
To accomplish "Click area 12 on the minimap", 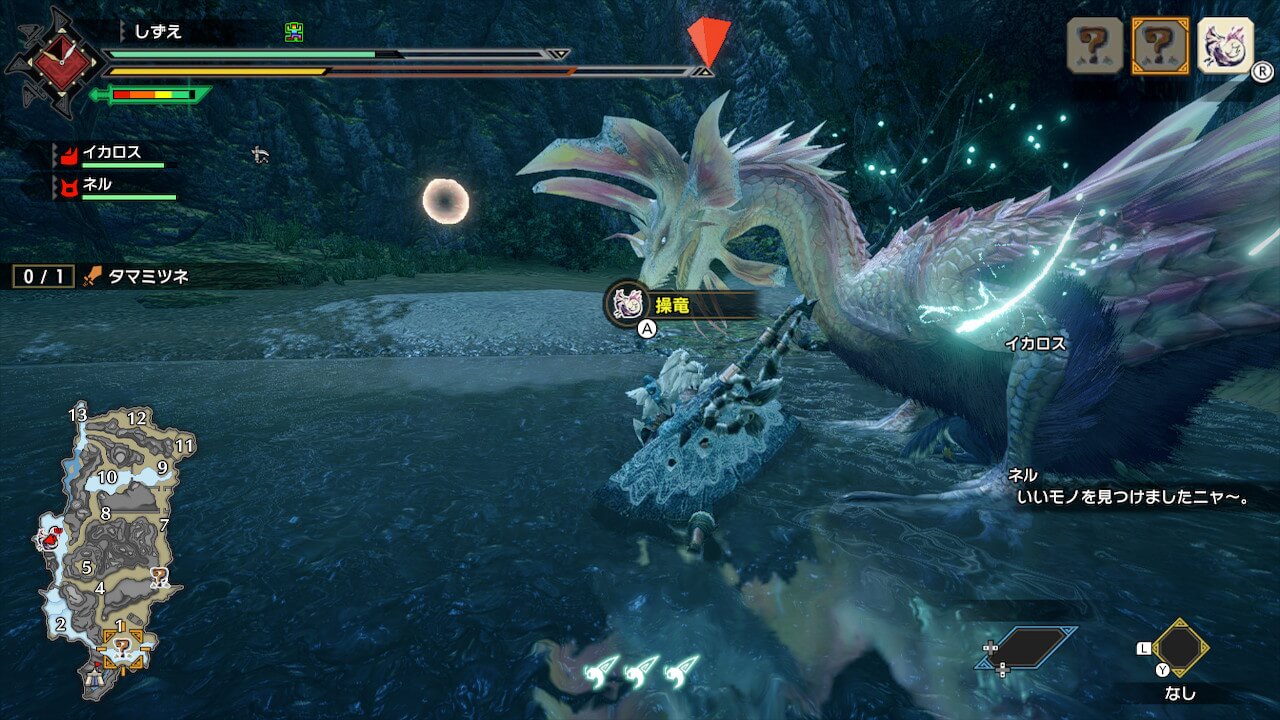I will coord(137,419).
